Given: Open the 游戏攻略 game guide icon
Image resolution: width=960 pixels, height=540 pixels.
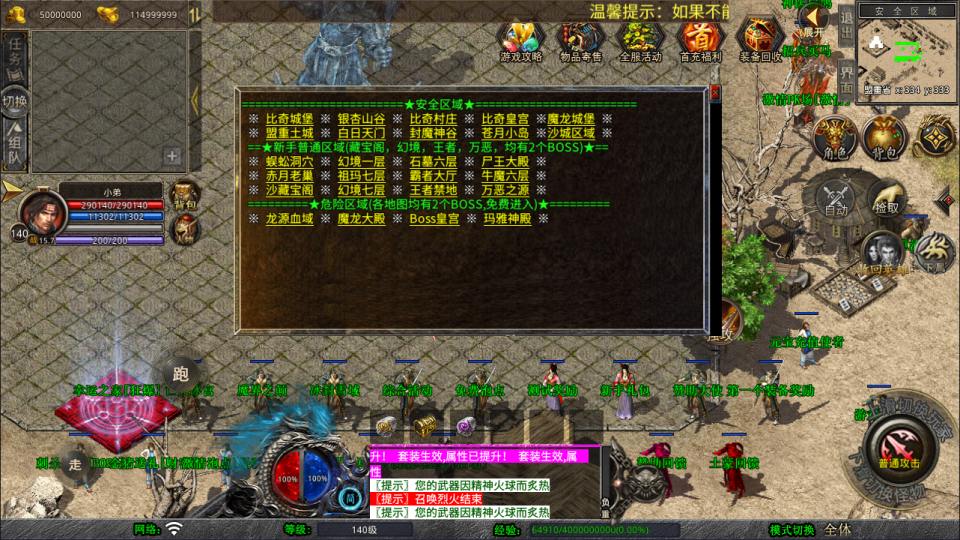Looking at the screenshot, I should [521, 38].
